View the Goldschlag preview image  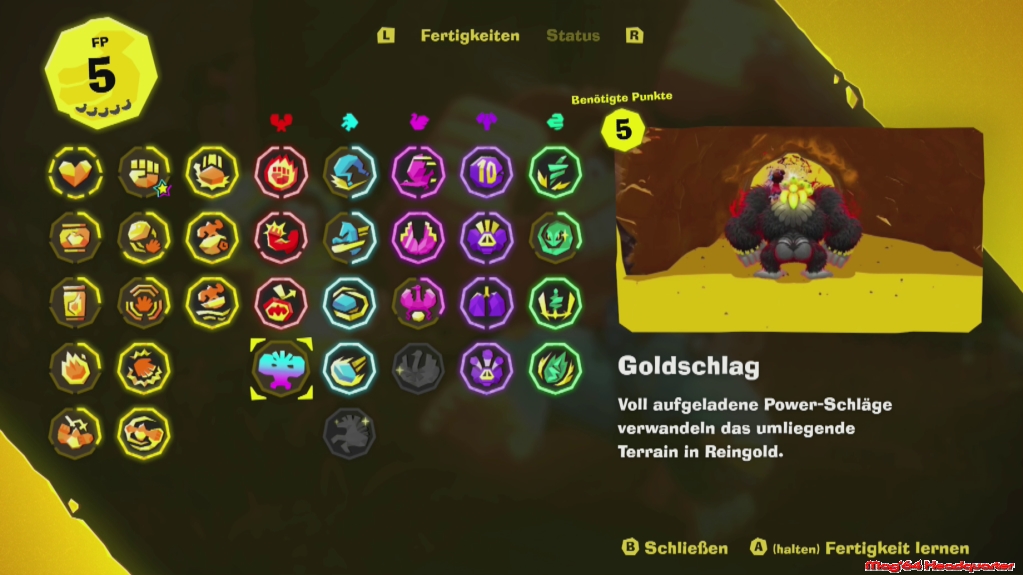(798, 229)
